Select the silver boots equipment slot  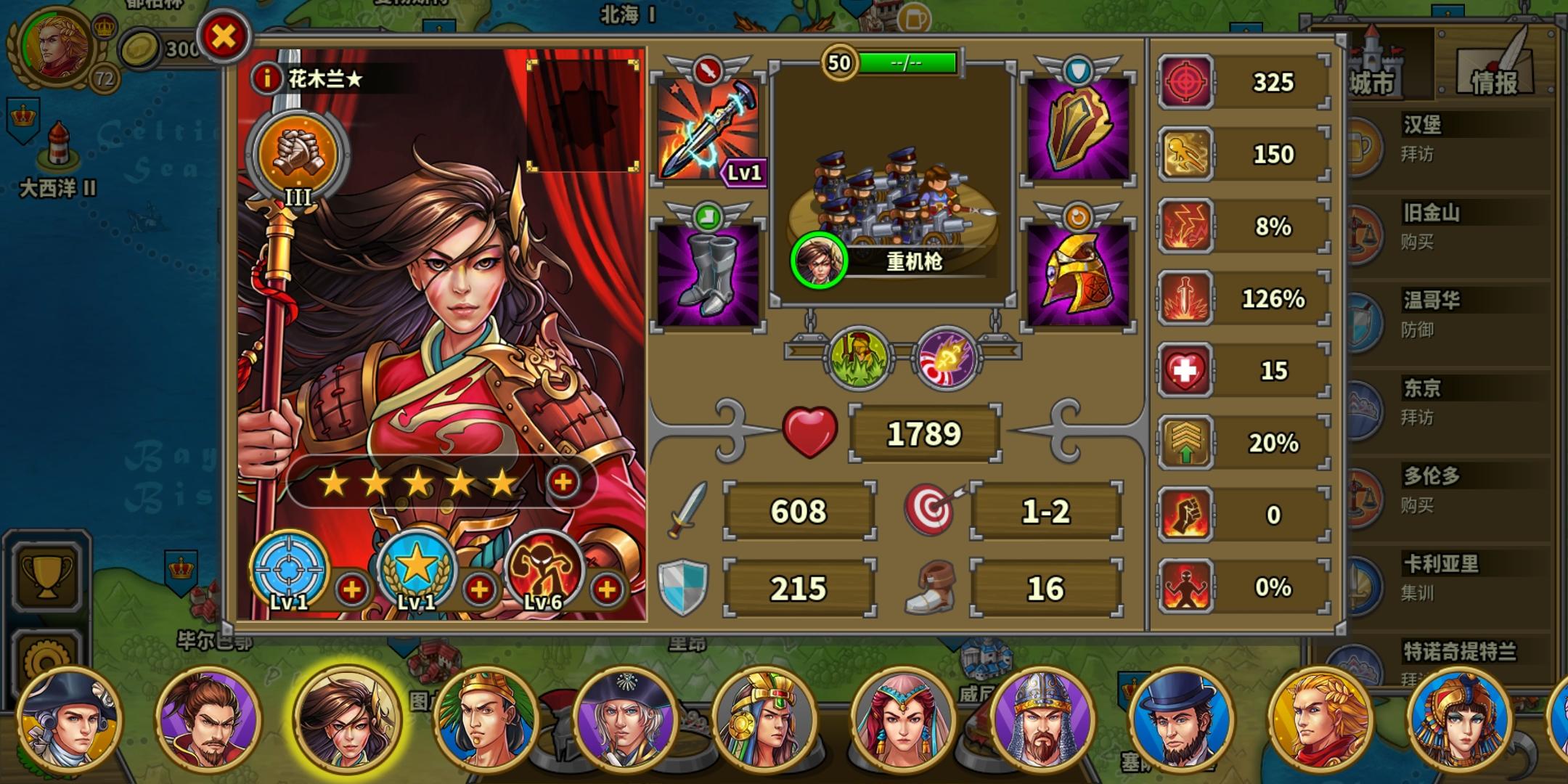coord(708,276)
